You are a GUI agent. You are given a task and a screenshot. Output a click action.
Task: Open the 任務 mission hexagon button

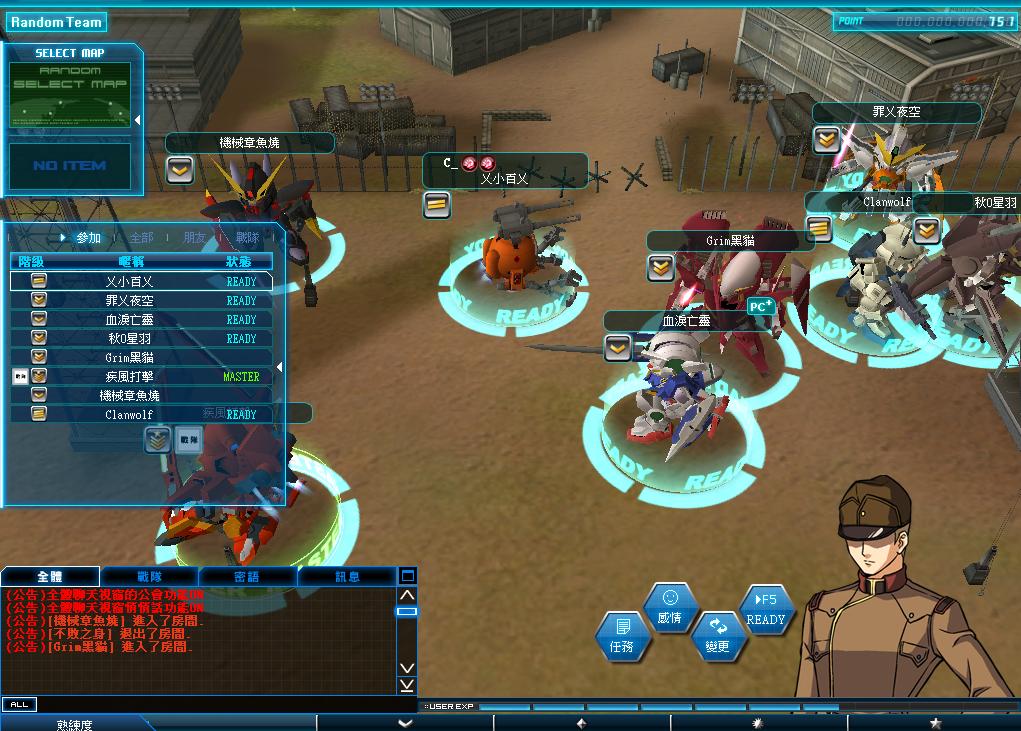(x=621, y=637)
